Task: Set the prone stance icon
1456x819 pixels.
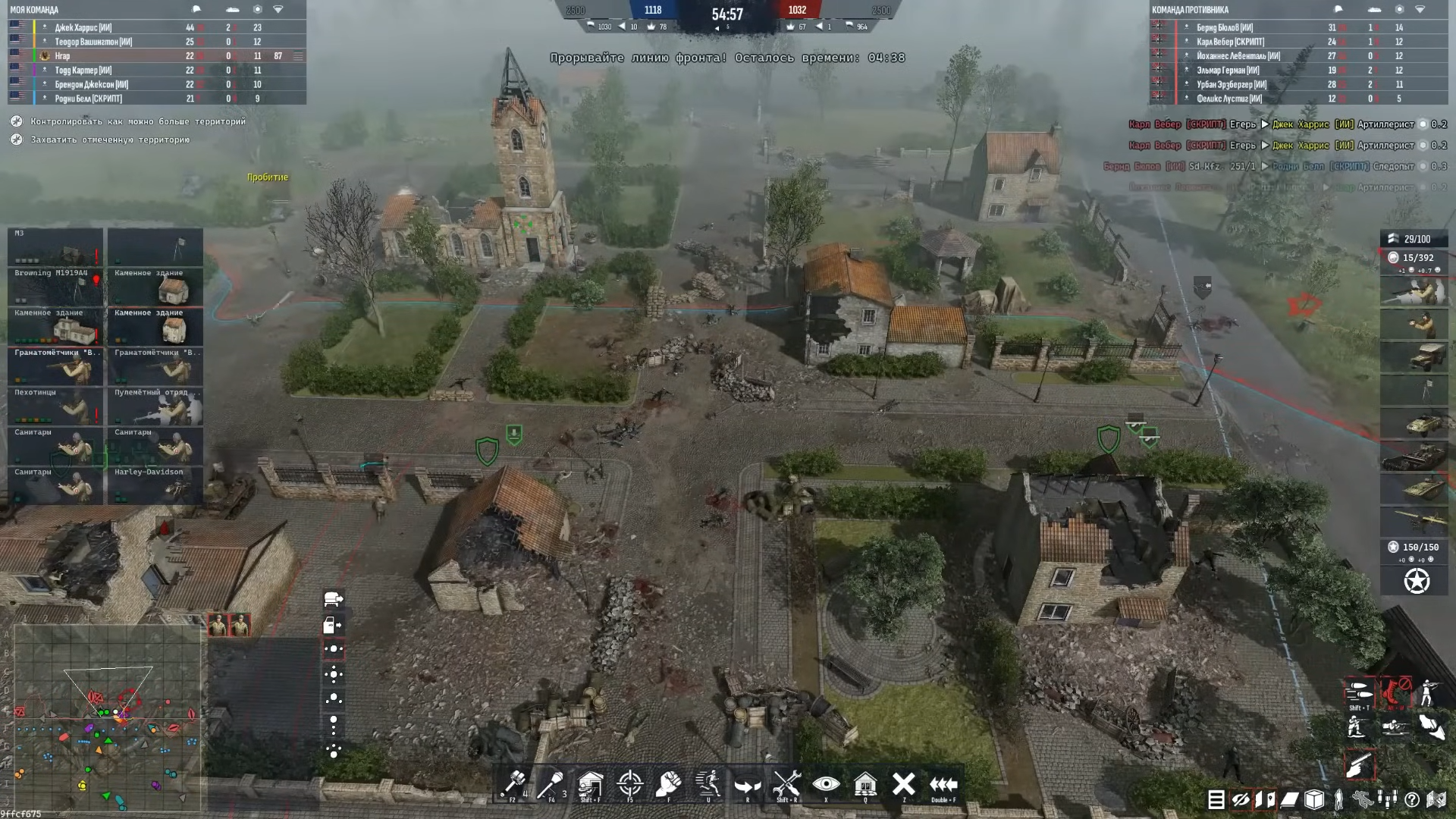Action: click(1395, 728)
